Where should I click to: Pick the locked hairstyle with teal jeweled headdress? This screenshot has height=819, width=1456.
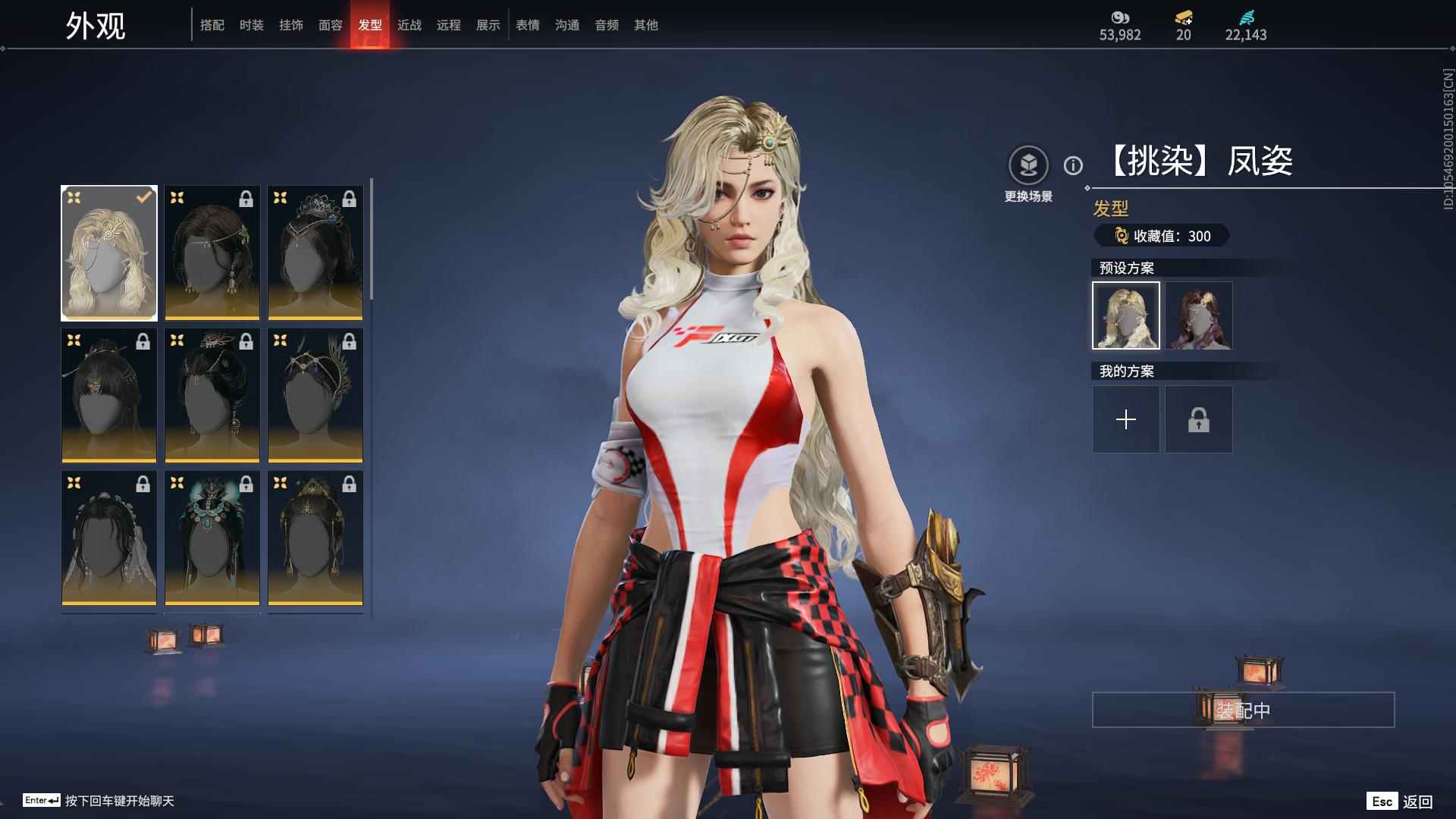212,538
